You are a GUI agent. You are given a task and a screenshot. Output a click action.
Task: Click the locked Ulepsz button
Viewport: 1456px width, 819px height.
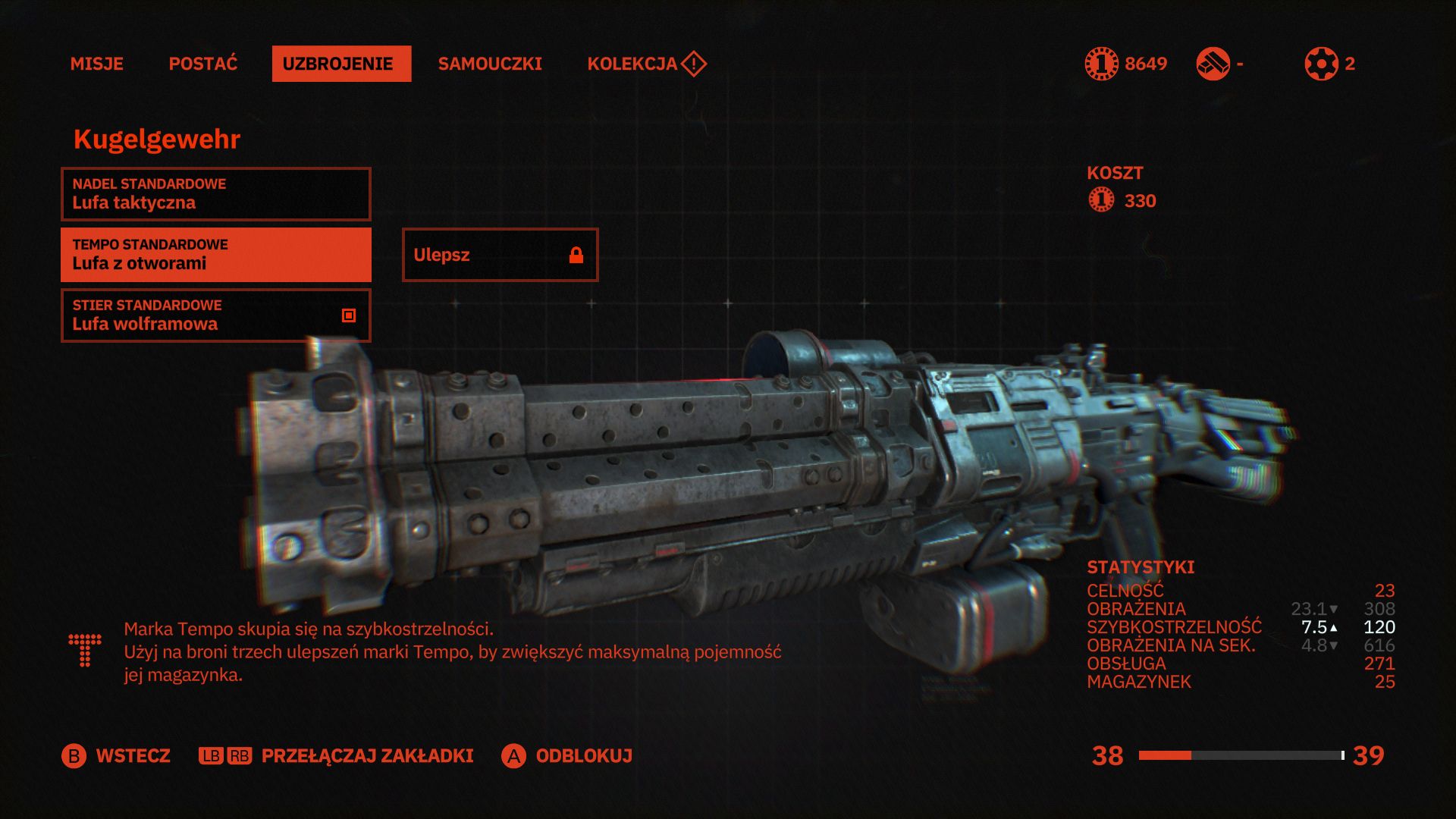(500, 255)
